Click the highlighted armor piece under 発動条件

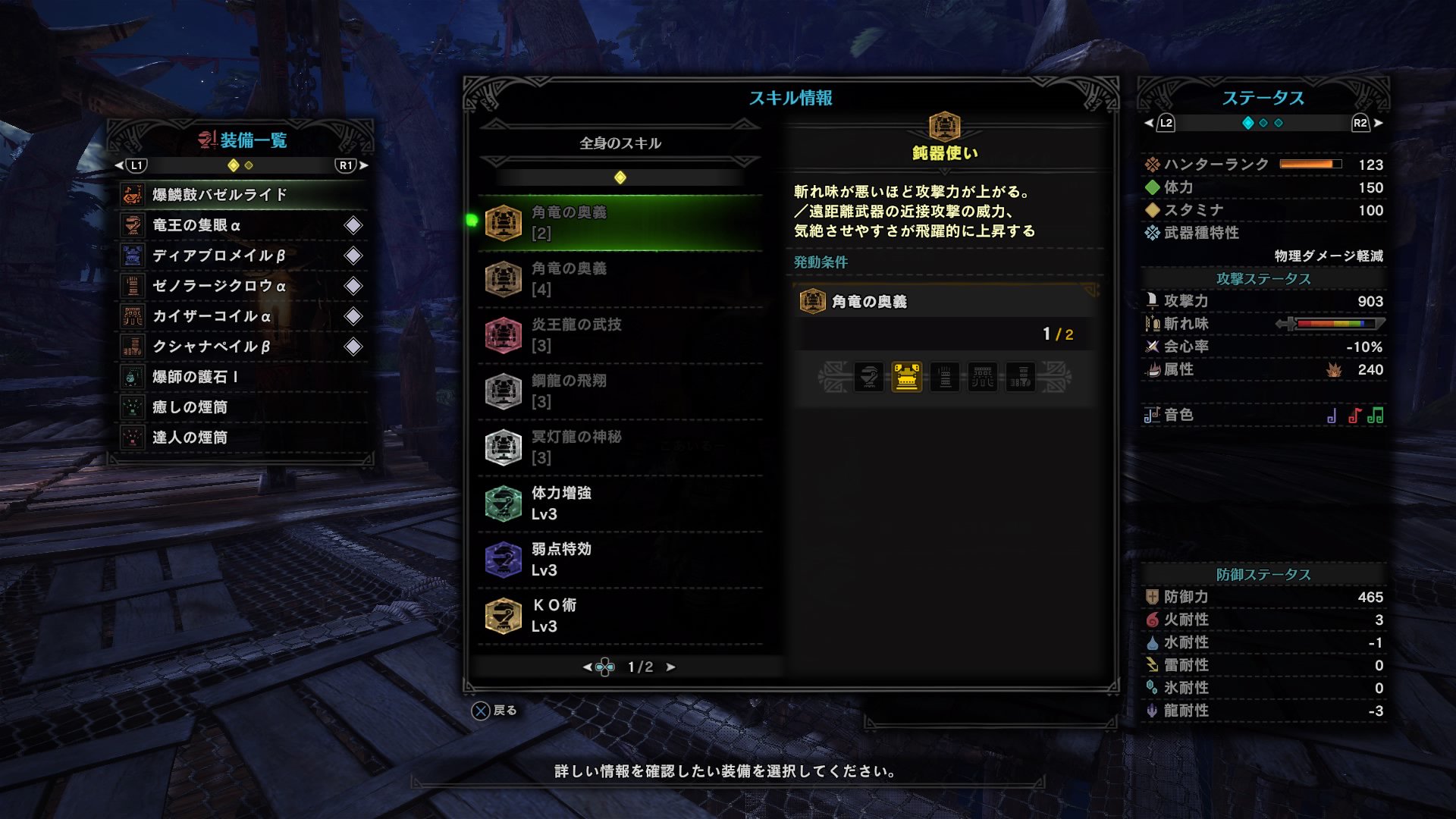(x=907, y=377)
